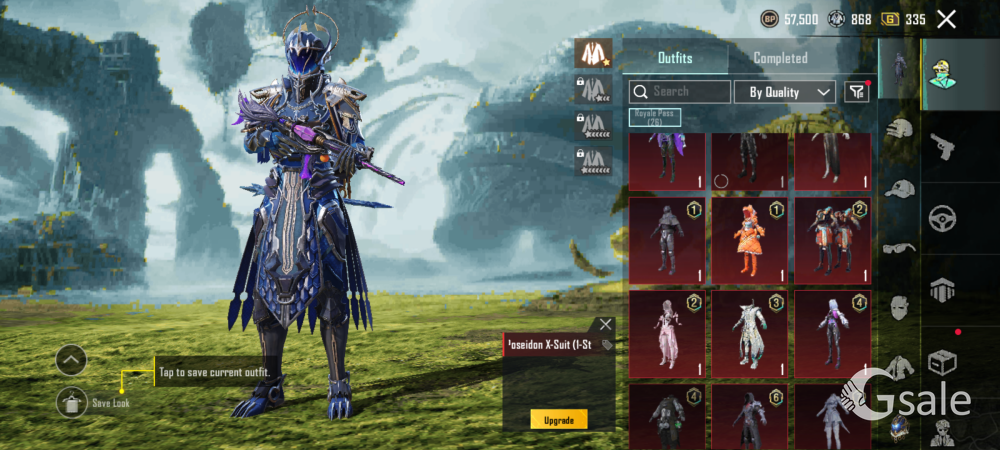Screen dimensions: 1000x450
Task: Show the baseball cap category
Action: tap(899, 188)
